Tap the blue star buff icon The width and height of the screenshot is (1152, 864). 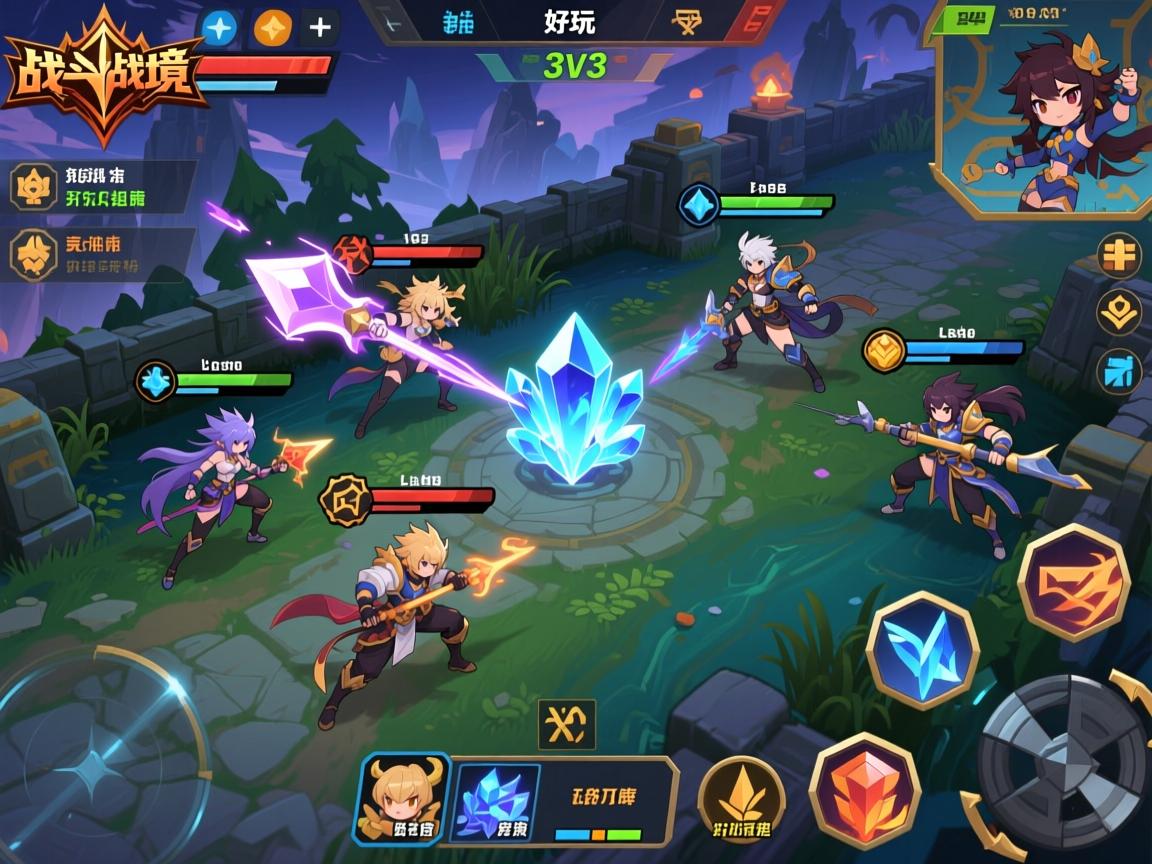tap(220, 27)
